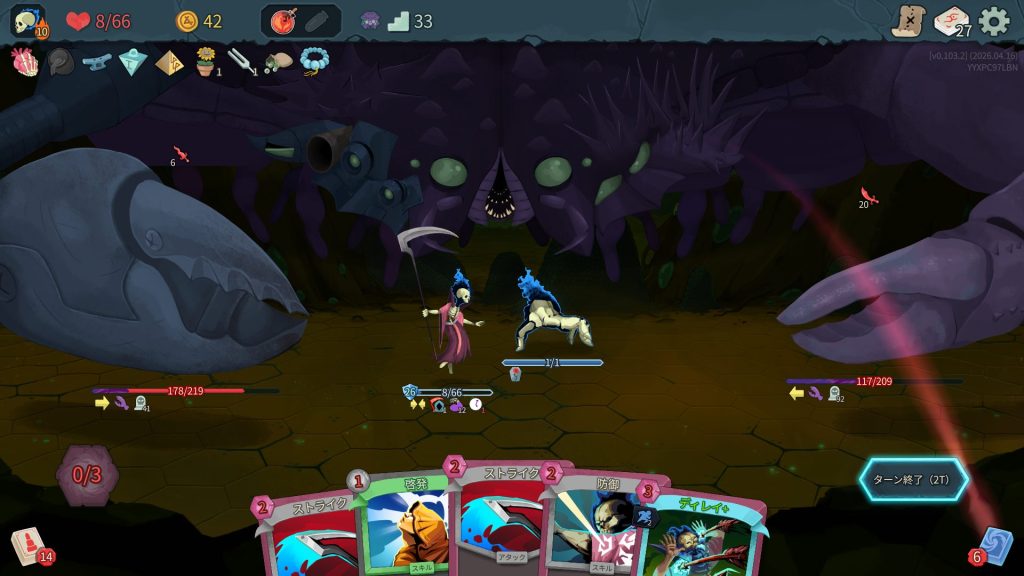View the full deck of 27 cards

point(951,21)
